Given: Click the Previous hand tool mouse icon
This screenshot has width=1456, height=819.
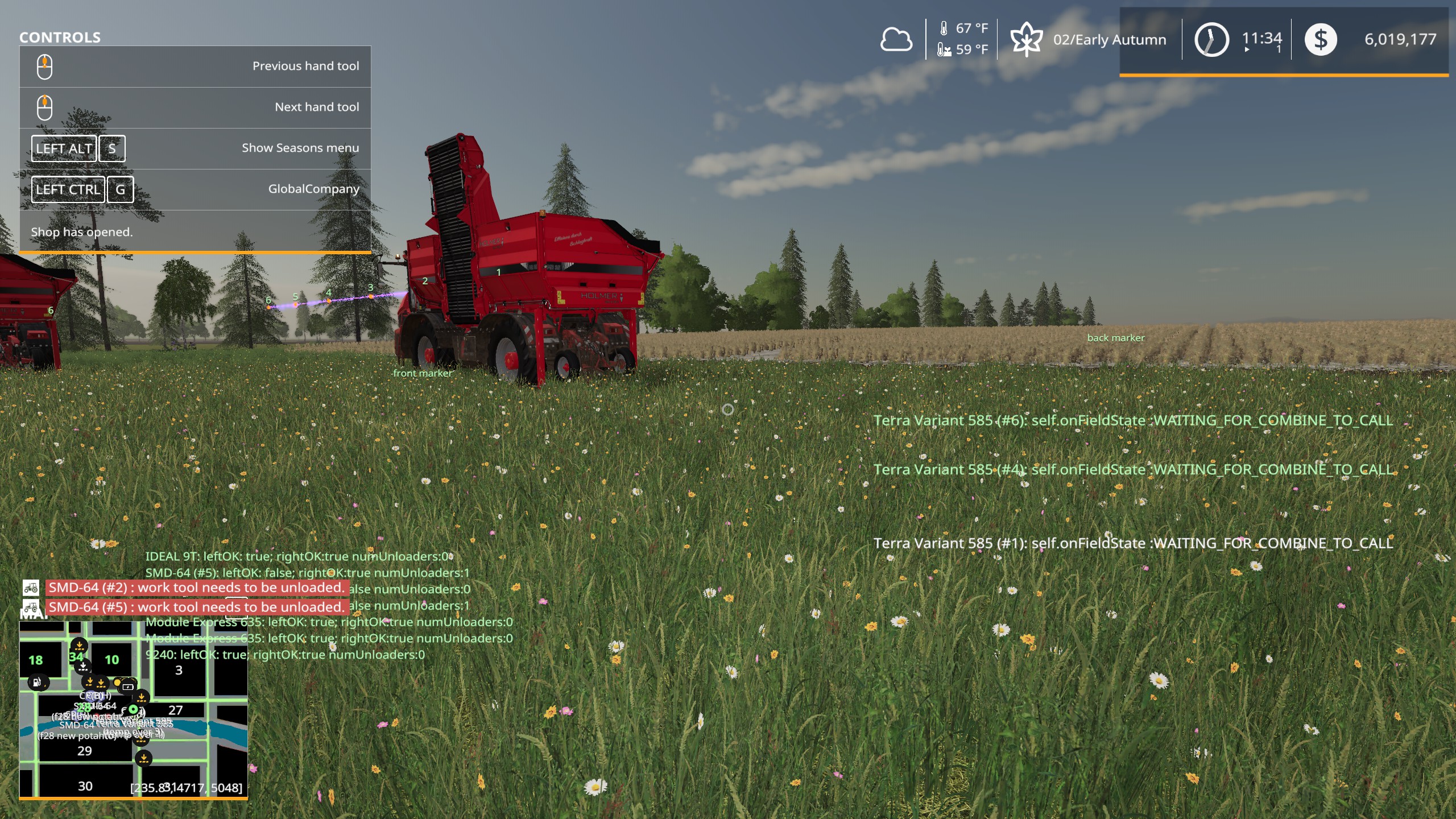Looking at the screenshot, I should coord(45,65).
